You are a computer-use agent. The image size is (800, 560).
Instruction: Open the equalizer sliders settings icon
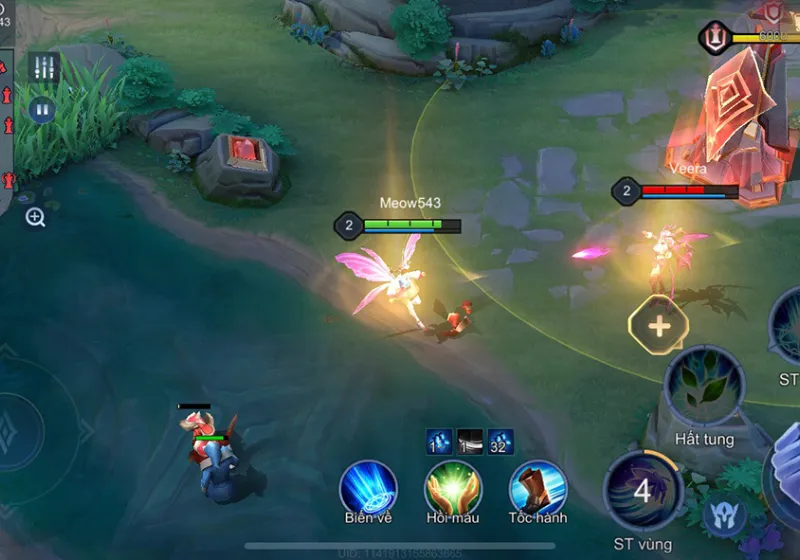point(43,67)
